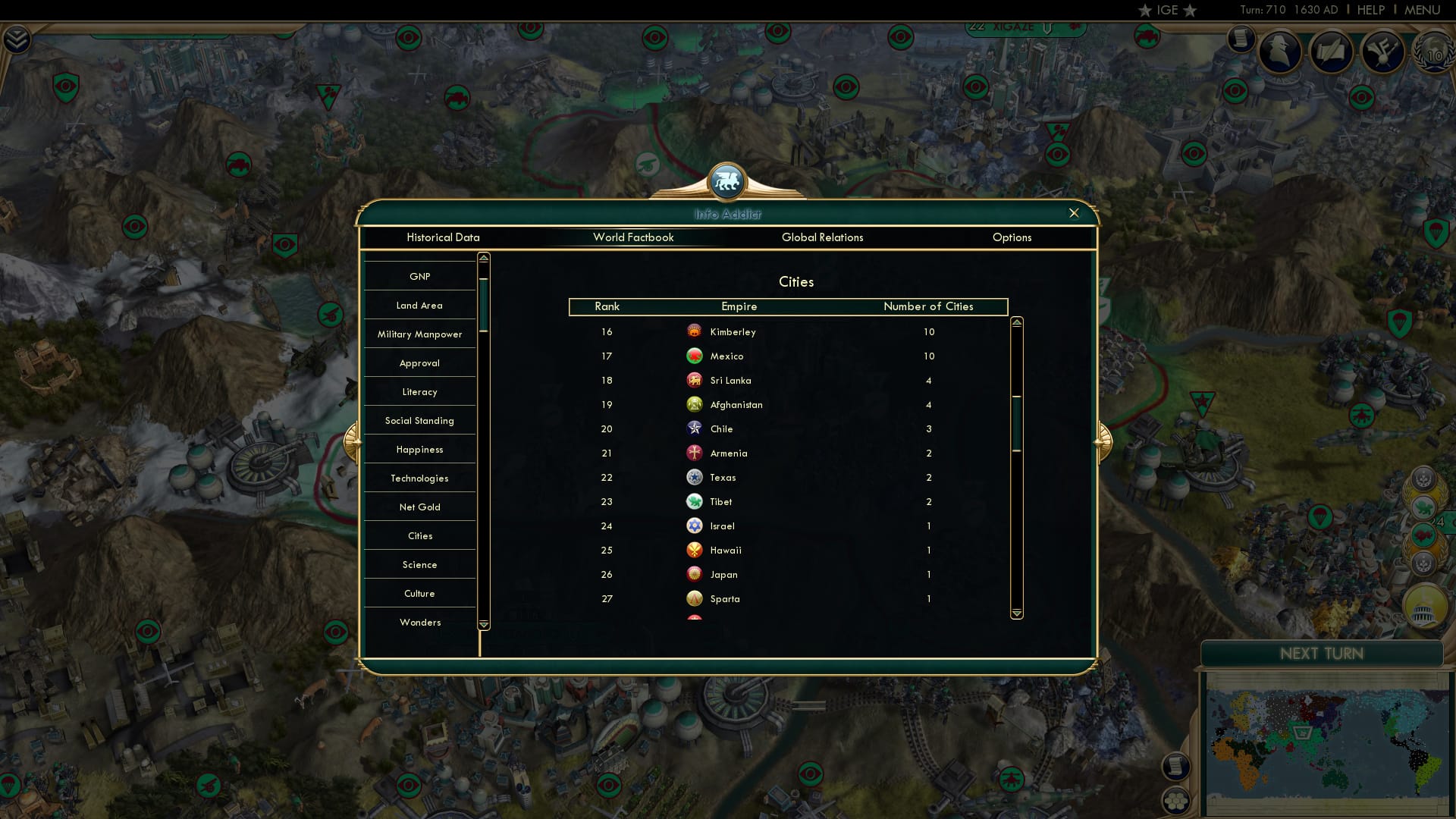The image size is (1456, 819).
Task: Click the Sparta empire emblem in rank 27
Action: pos(695,598)
